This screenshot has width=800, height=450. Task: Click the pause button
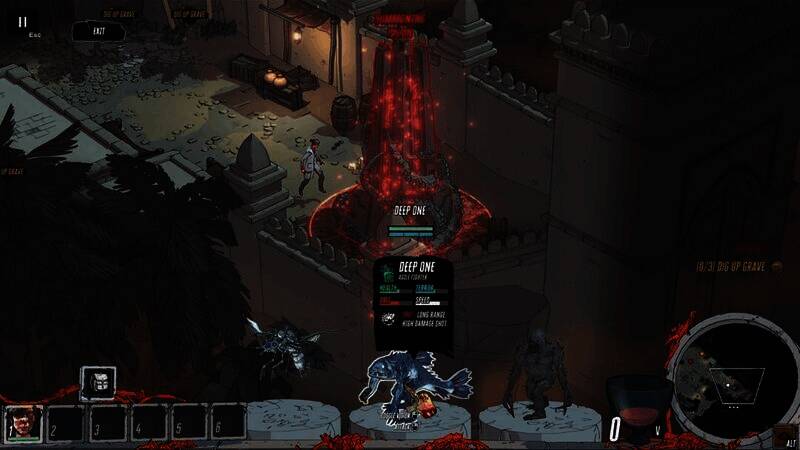pyautogui.click(x=23, y=21)
